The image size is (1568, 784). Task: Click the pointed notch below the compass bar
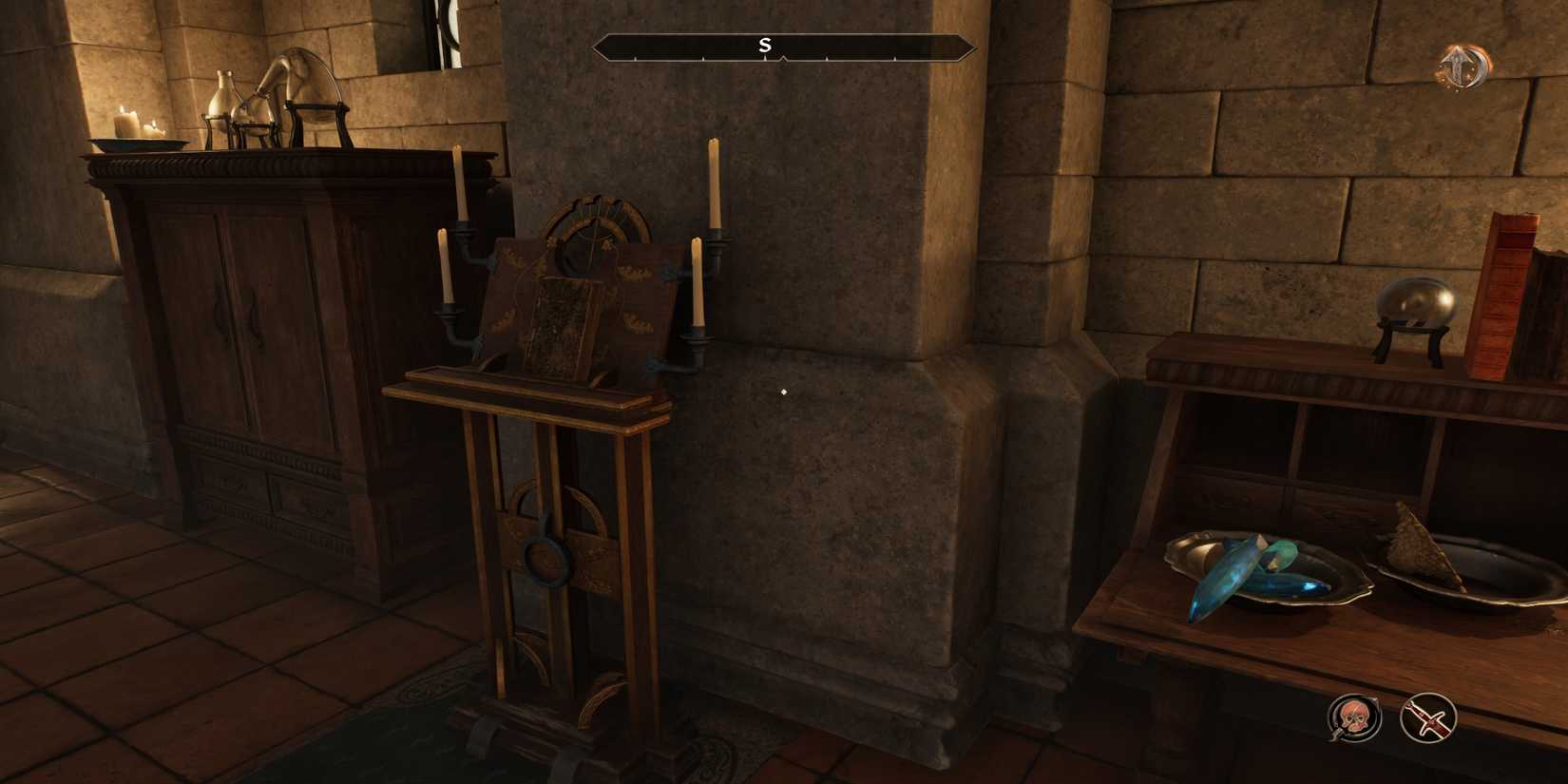(x=782, y=57)
